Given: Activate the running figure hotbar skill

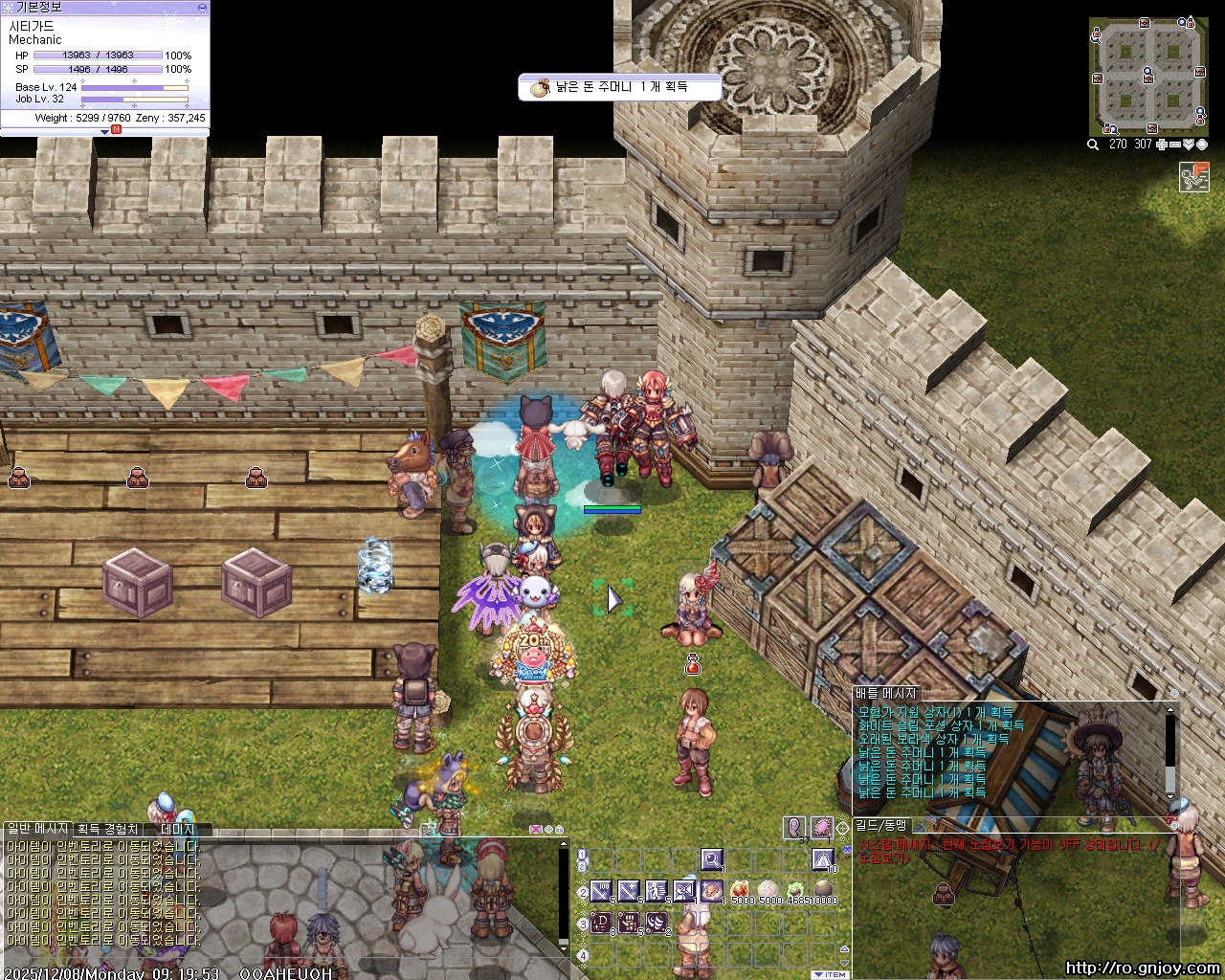Looking at the screenshot, I should 656,892.
